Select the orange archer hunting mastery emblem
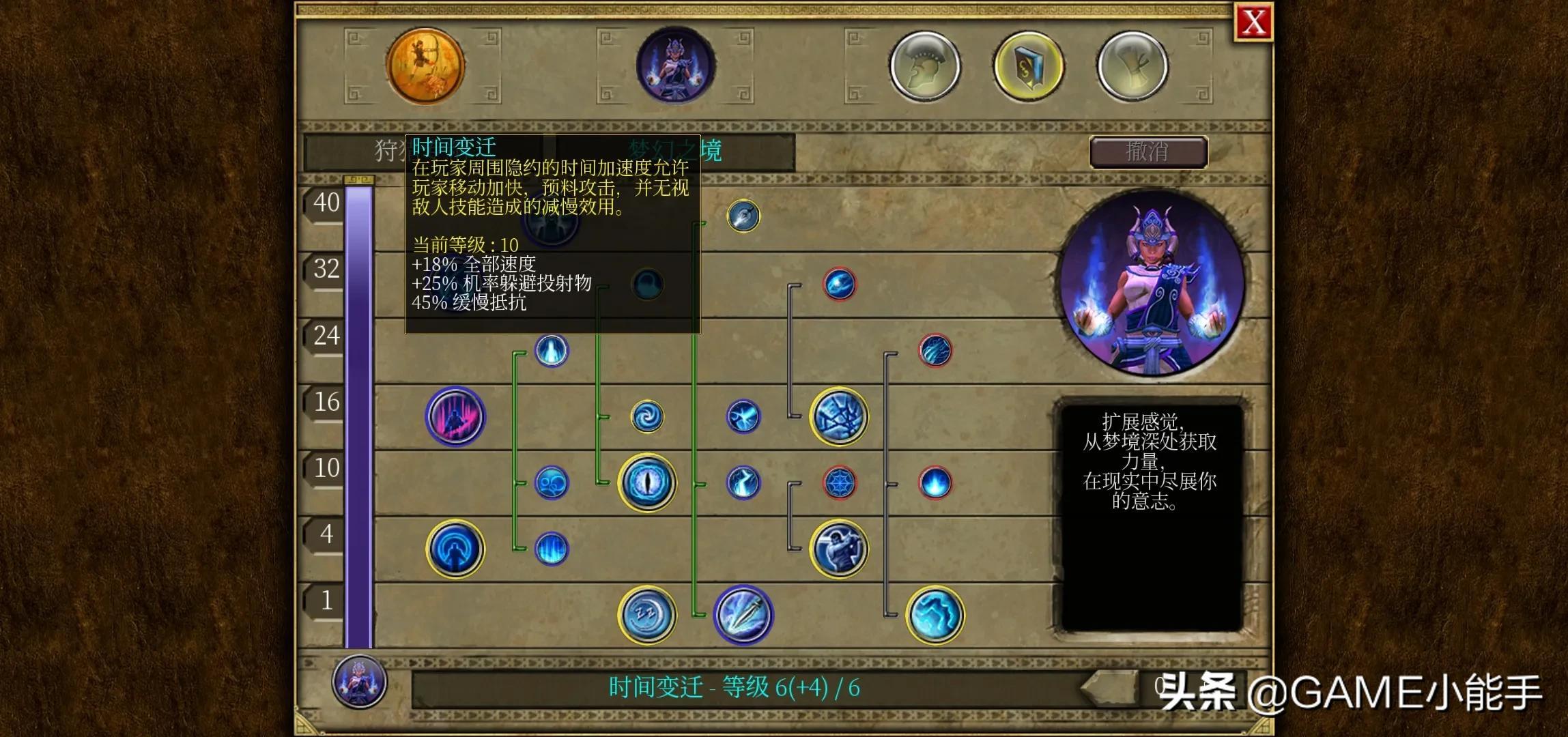1568x737 pixels. pyautogui.click(x=425, y=66)
